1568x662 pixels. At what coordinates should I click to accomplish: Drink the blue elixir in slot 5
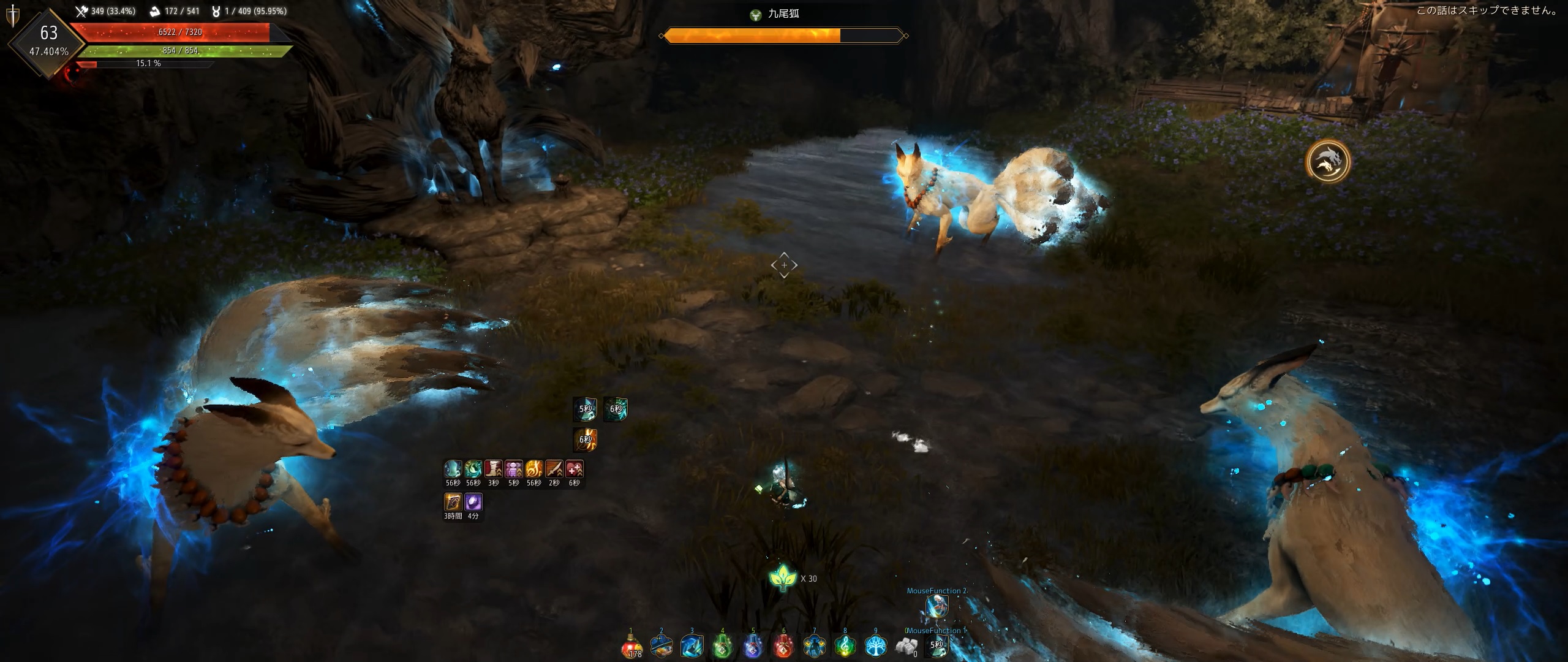pyautogui.click(x=753, y=646)
